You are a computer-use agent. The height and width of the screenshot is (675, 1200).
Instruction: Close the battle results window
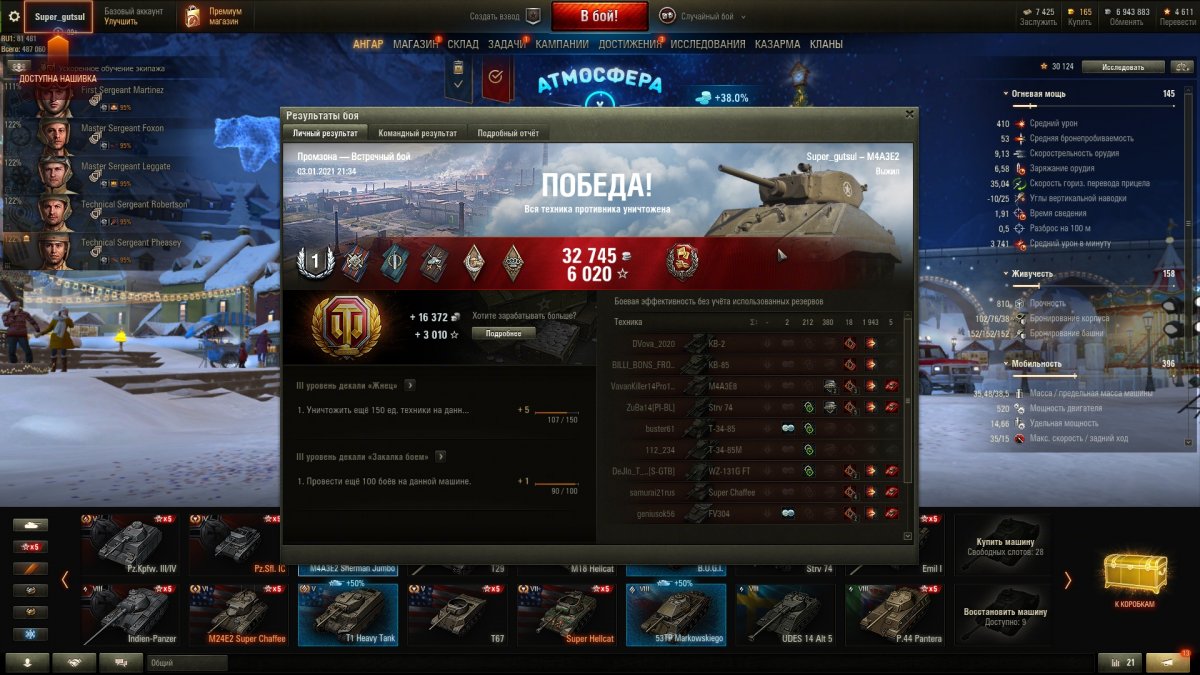pos(908,115)
